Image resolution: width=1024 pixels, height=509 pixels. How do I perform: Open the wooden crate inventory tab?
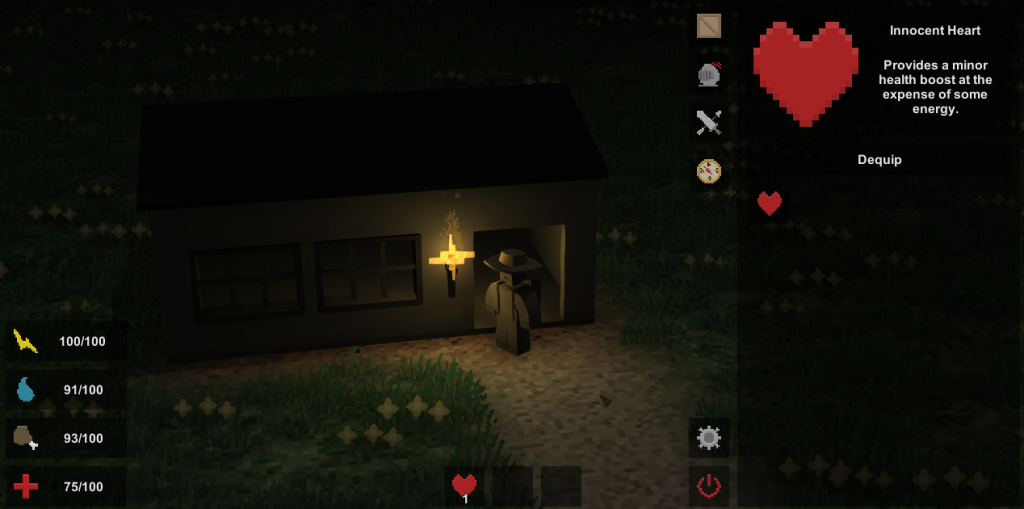709,26
